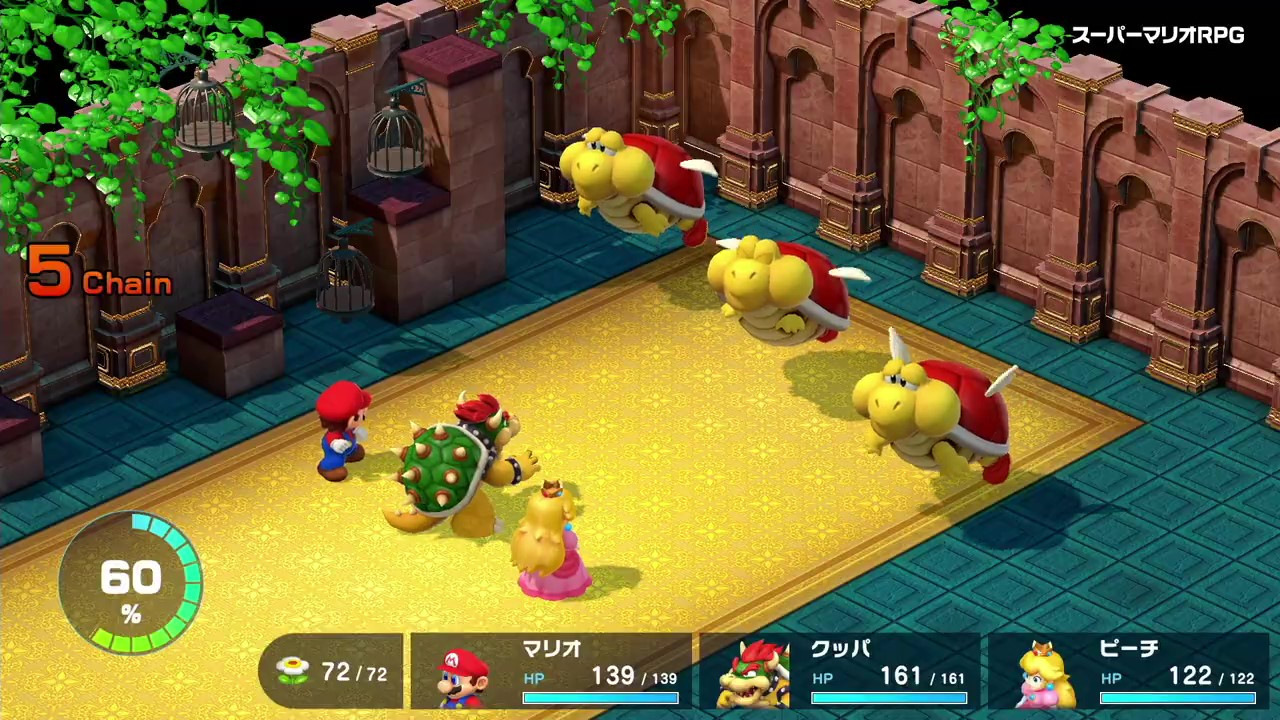Pick Peach's party status panel
The height and width of the screenshot is (720, 1280).
1128,672
